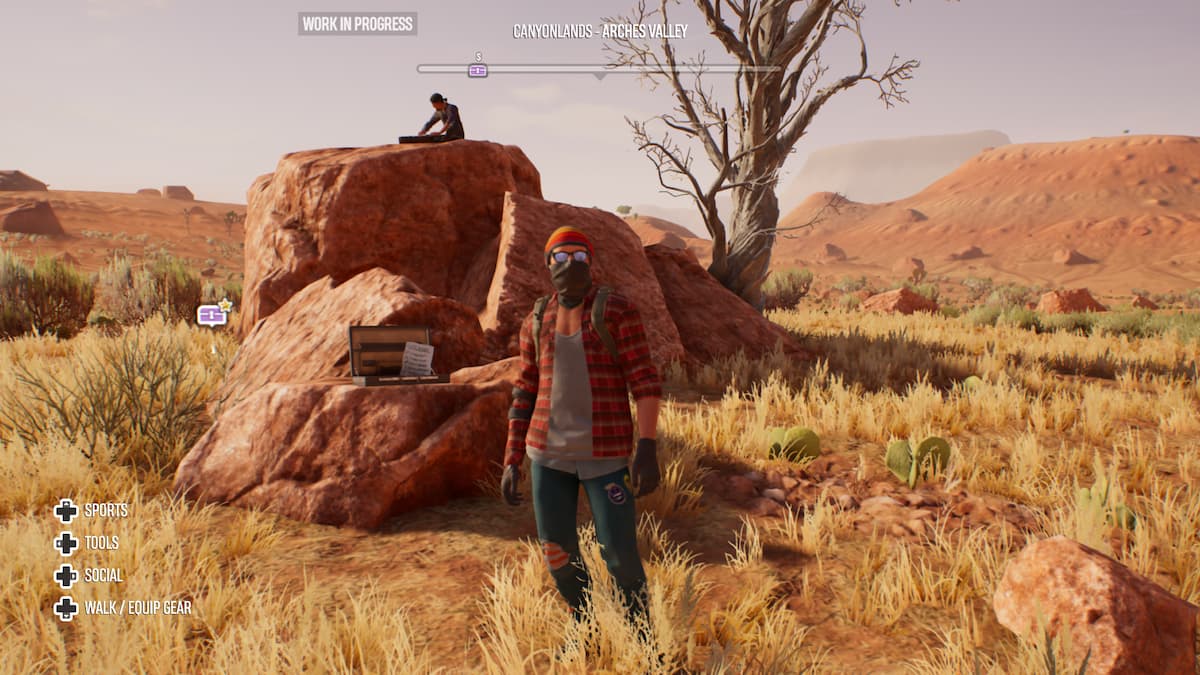This screenshot has height=675, width=1200.
Task: Click the purple chest marker on the compass bar
Action: point(478,70)
